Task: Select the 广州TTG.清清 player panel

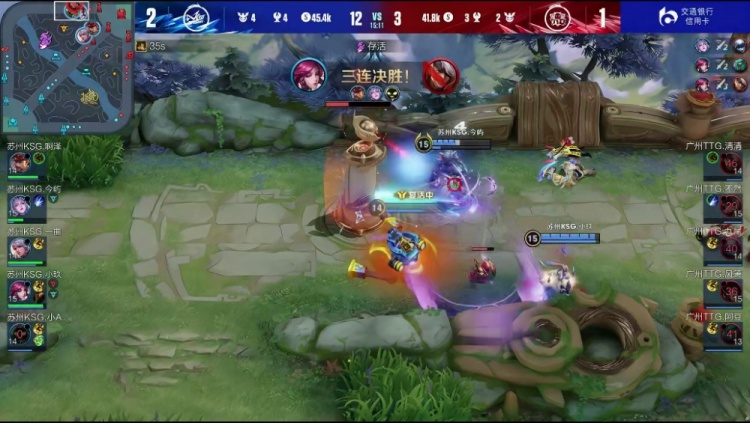Action: [722, 159]
